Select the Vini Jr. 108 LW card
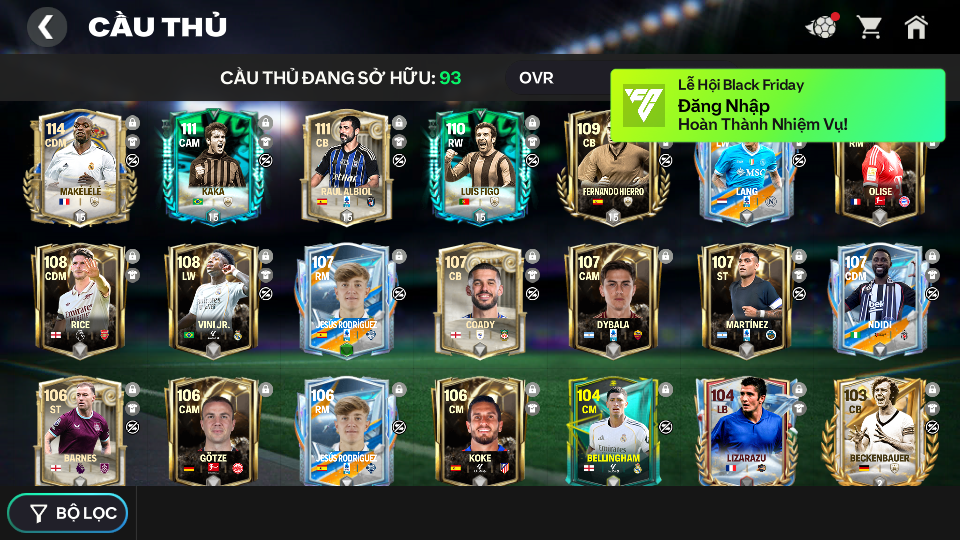Viewport: 960px width, 540px height. pyautogui.click(x=213, y=300)
